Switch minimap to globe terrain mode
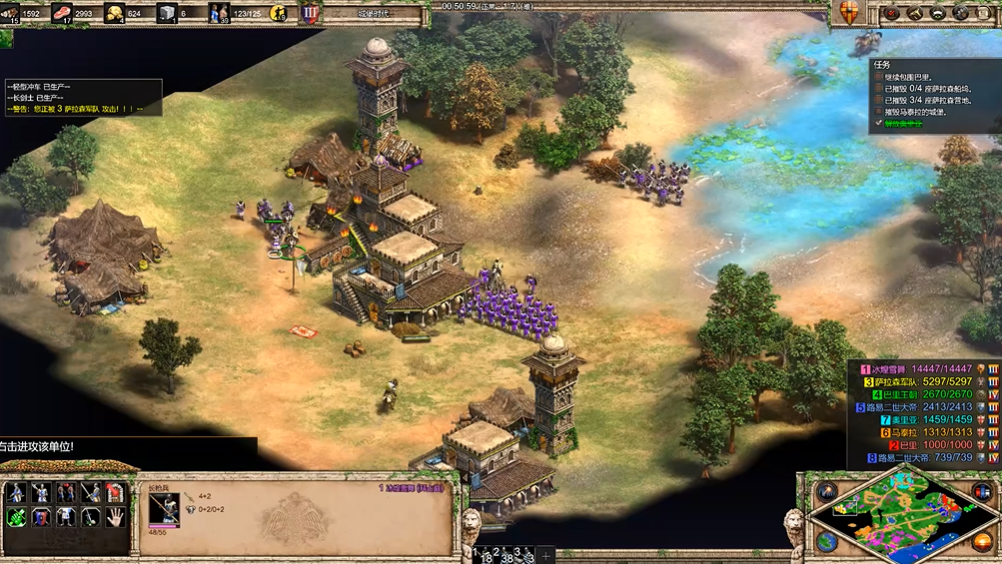1002x564 pixels. (826, 541)
